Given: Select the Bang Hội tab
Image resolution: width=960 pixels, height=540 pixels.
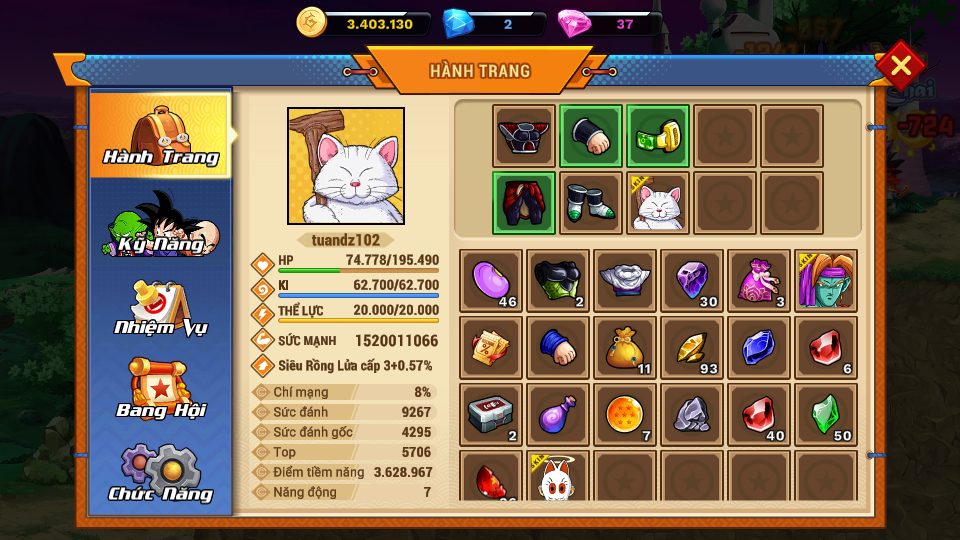Looking at the screenshot, I should click(x=161, y=389).
